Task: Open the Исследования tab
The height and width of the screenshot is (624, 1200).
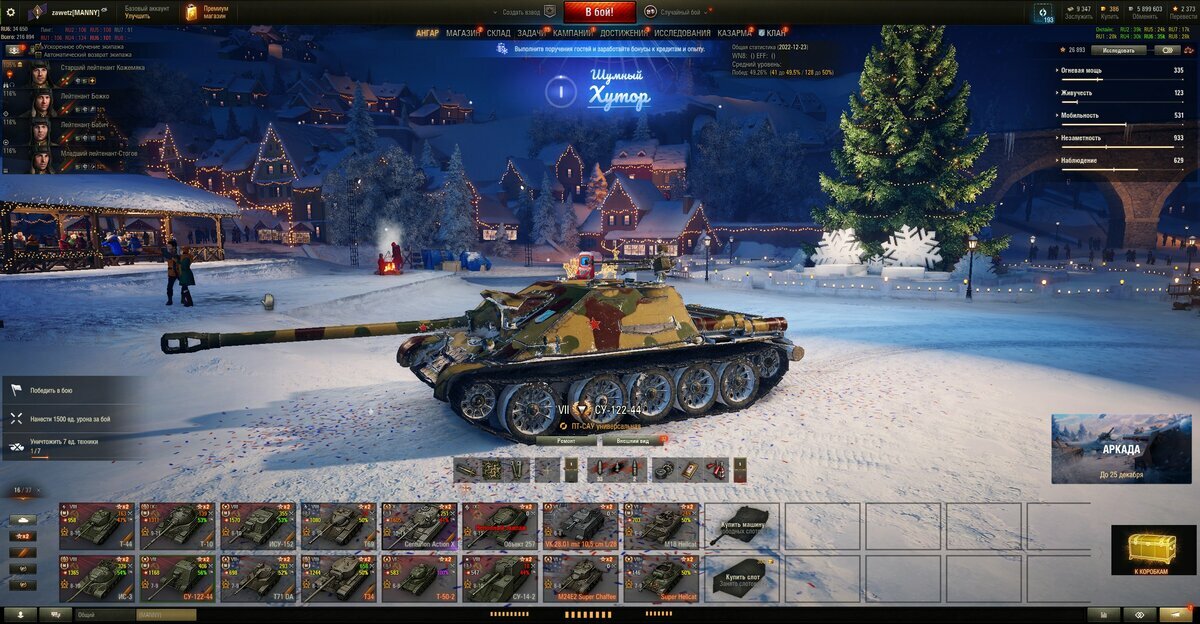Action: 683,33
